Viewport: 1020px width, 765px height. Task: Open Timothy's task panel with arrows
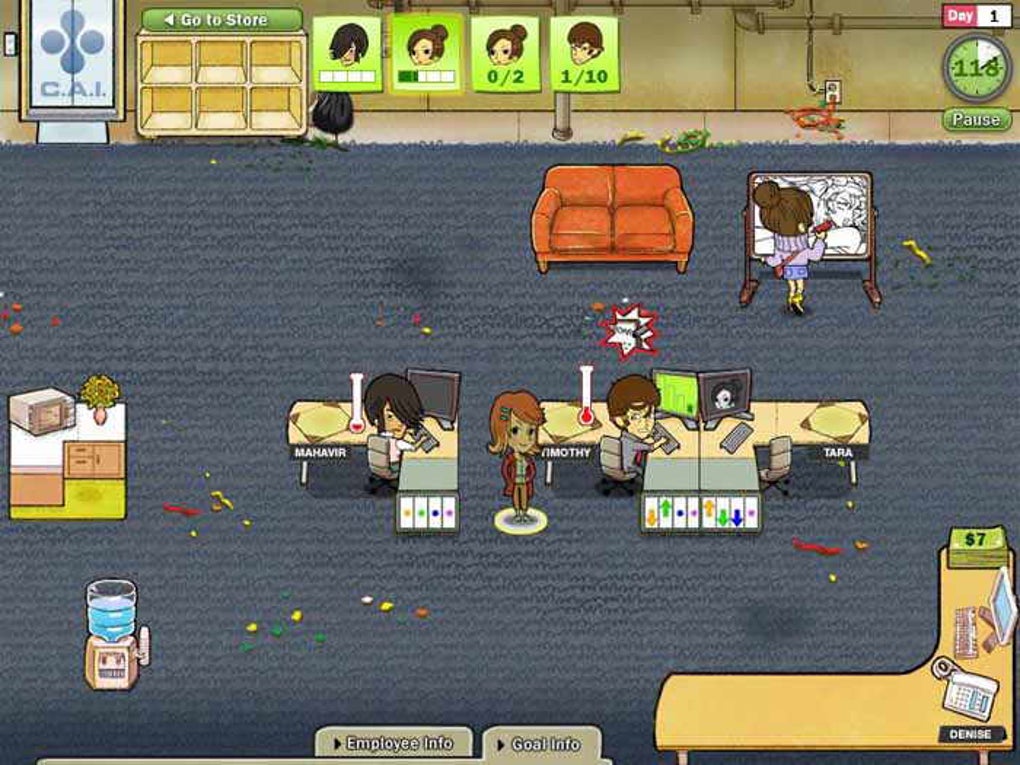point(700,513)
